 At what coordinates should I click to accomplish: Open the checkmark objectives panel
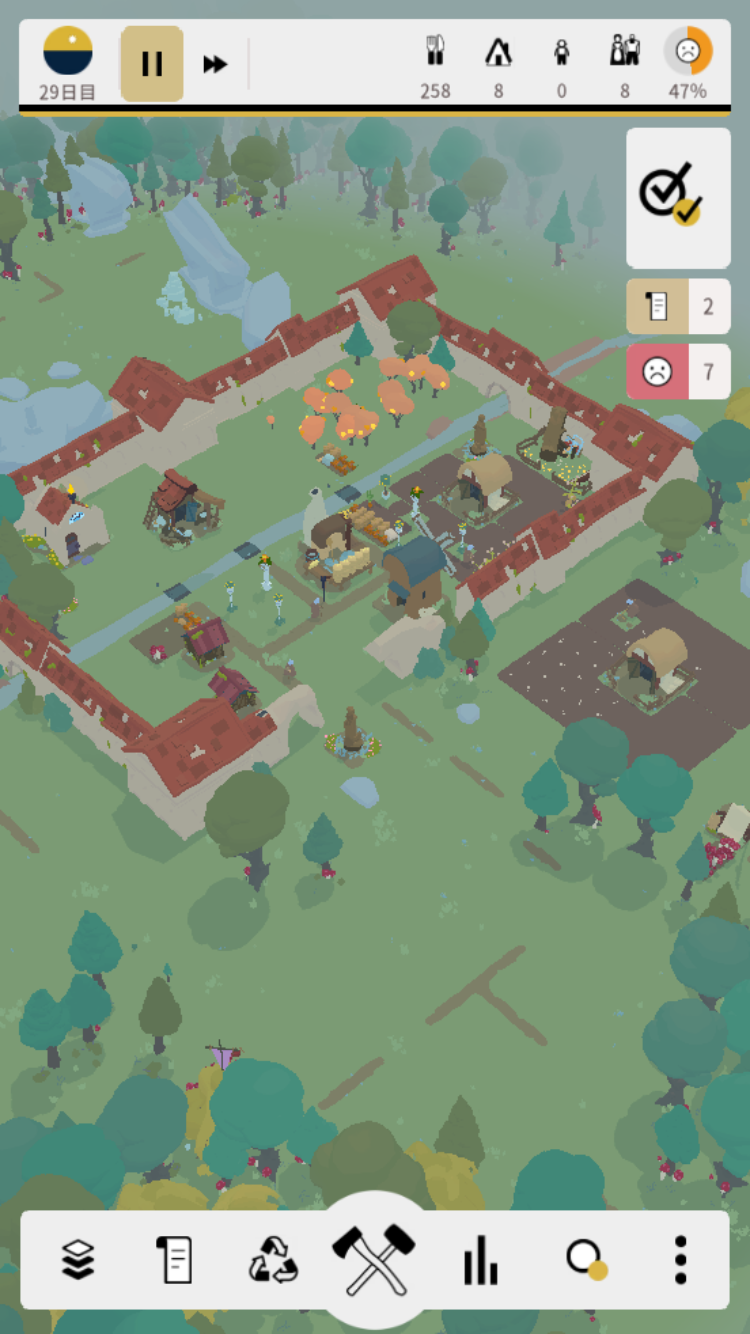click(678, 197)
